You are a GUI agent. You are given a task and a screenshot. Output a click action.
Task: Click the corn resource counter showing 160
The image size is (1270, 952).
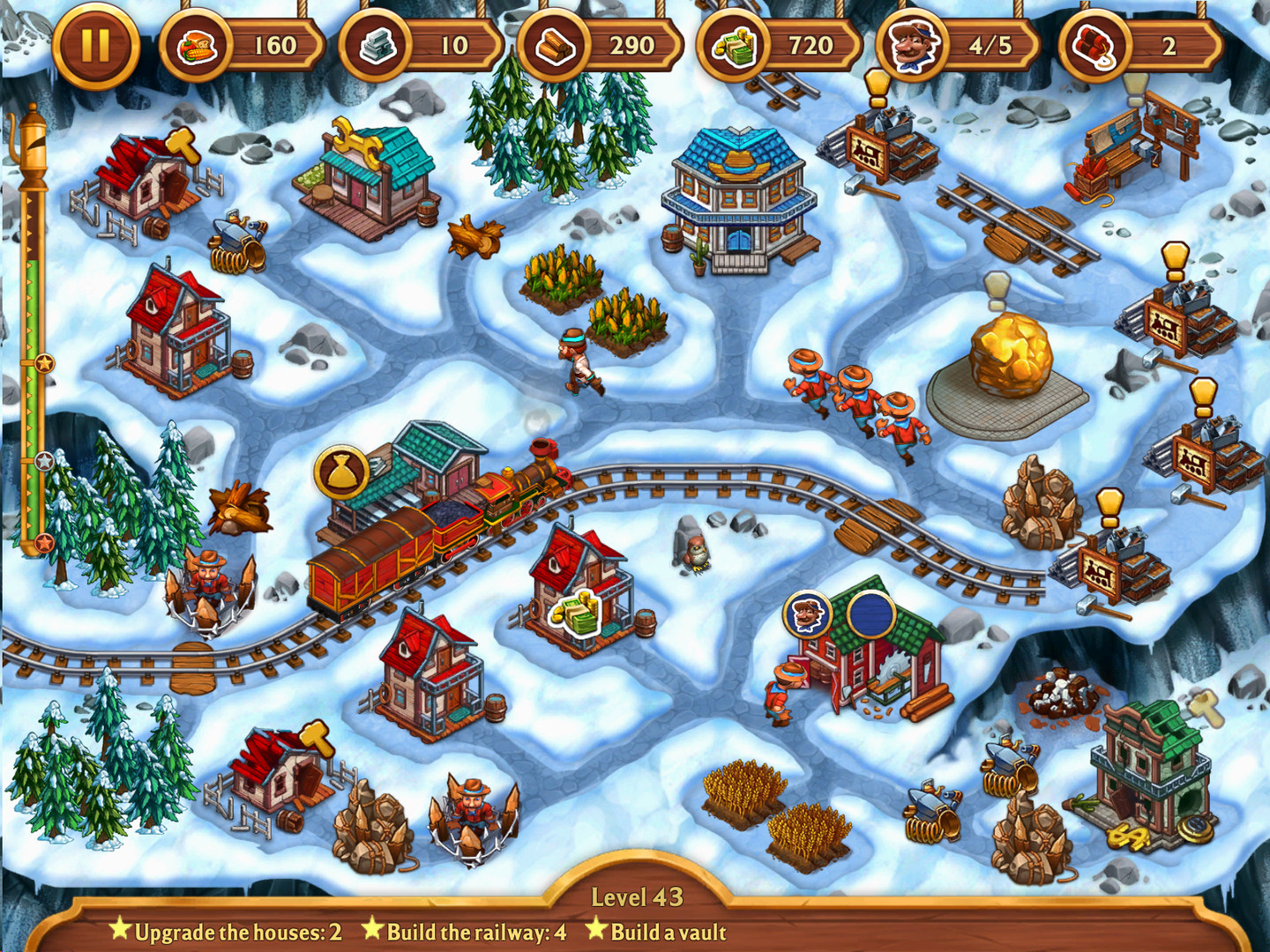pos(238,46)
